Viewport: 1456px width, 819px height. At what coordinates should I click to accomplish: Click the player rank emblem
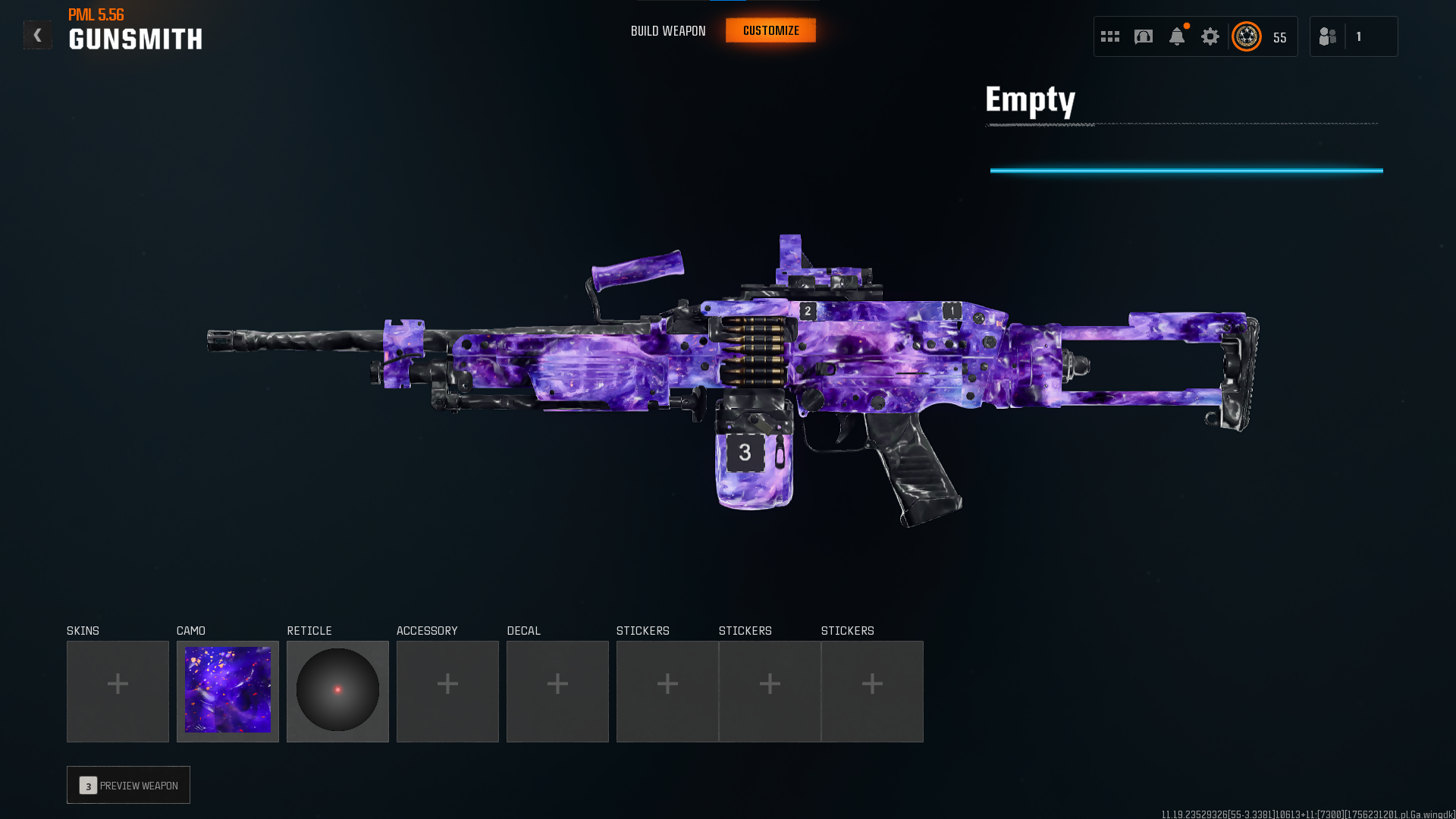coord(1247,36)
